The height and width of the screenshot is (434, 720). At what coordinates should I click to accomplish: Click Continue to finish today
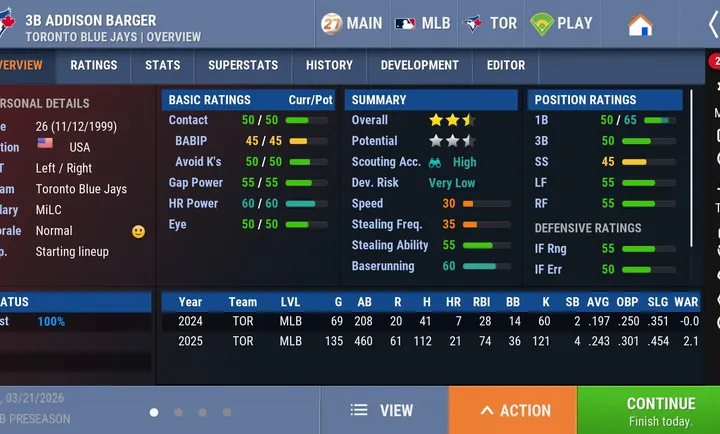648,410
